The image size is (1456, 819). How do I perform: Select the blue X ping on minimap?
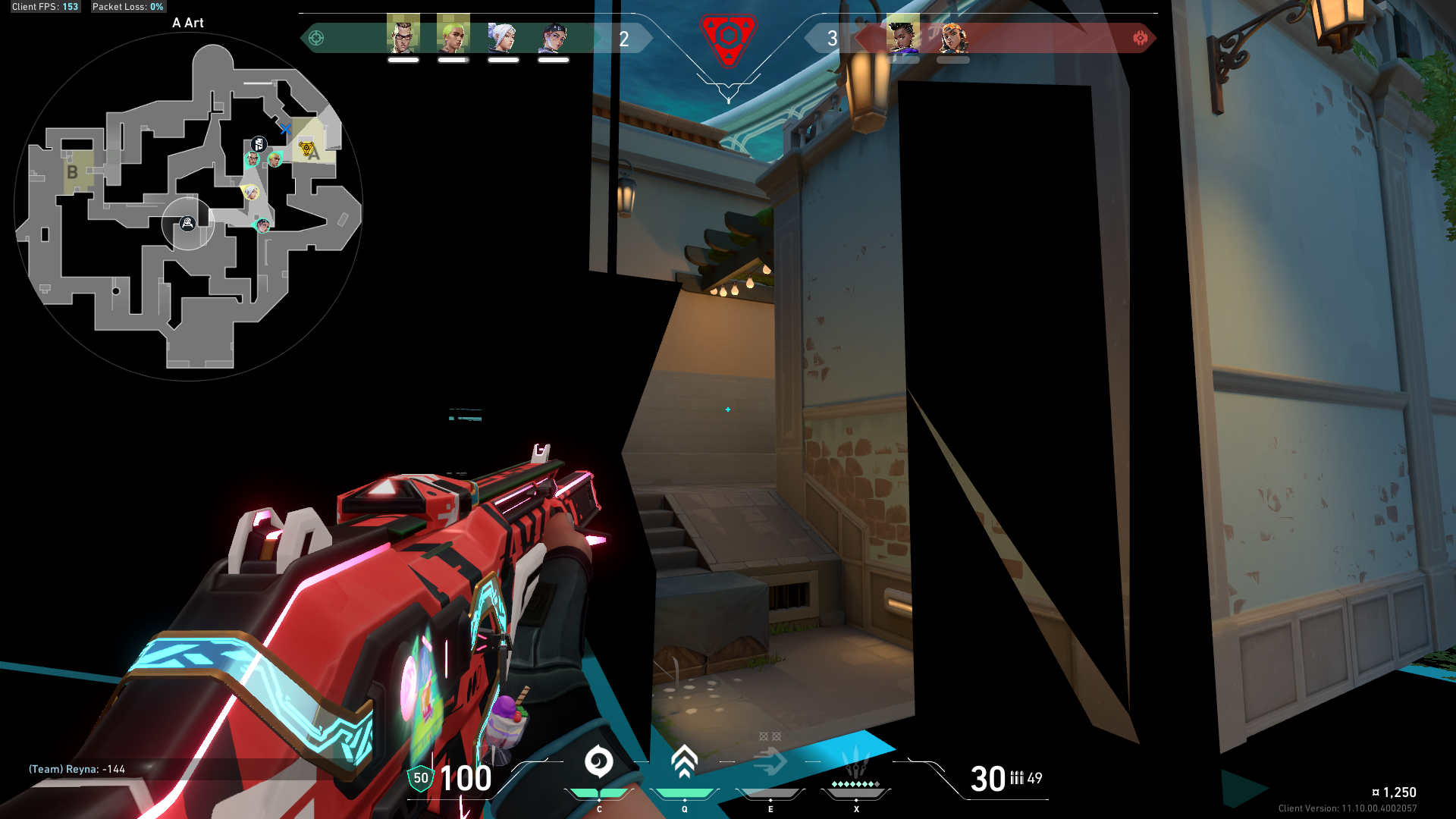(x=285, y=130)
